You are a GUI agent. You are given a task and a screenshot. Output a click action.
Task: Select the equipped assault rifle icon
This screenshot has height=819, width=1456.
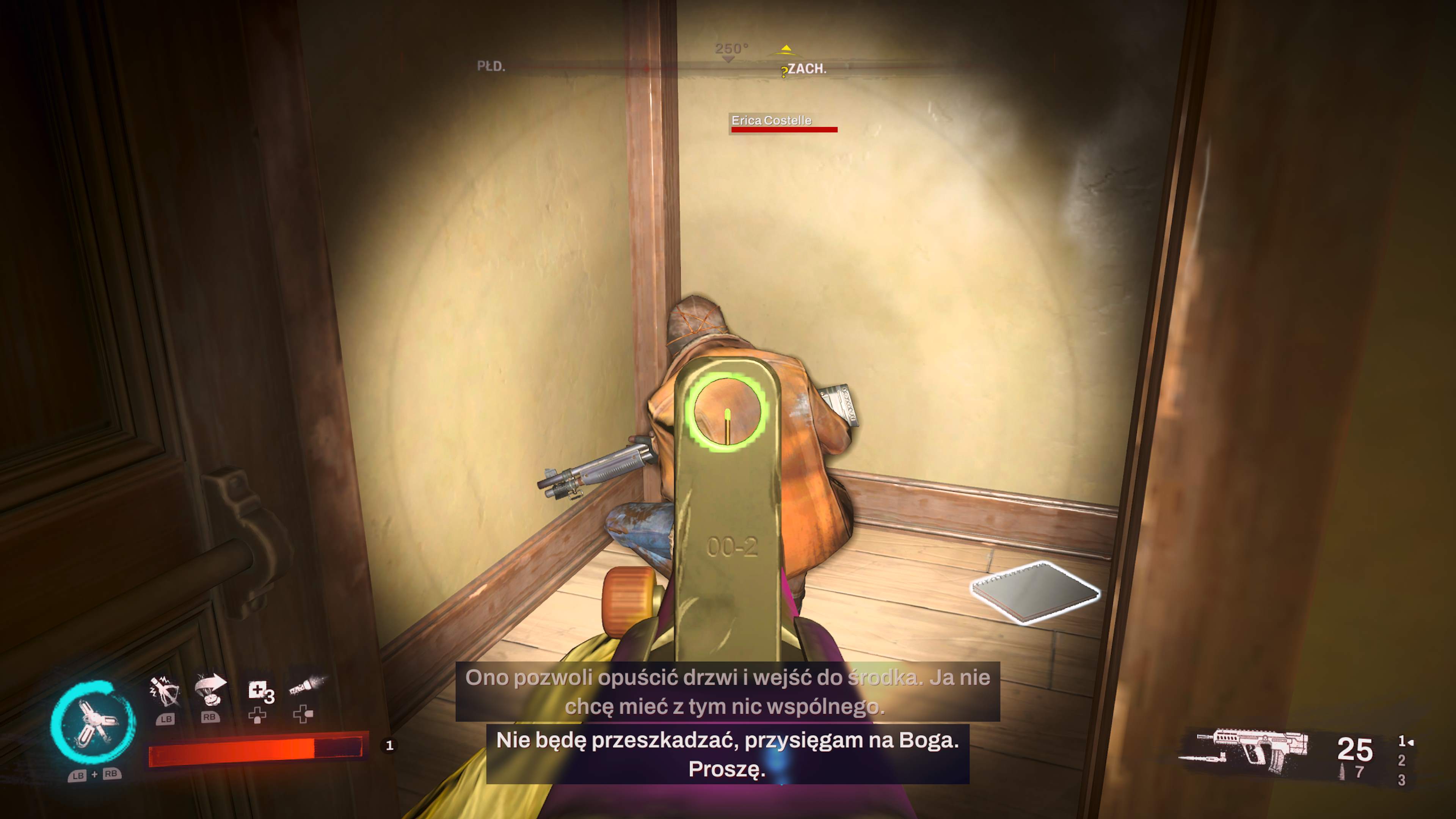click(x=1249, y=751)
